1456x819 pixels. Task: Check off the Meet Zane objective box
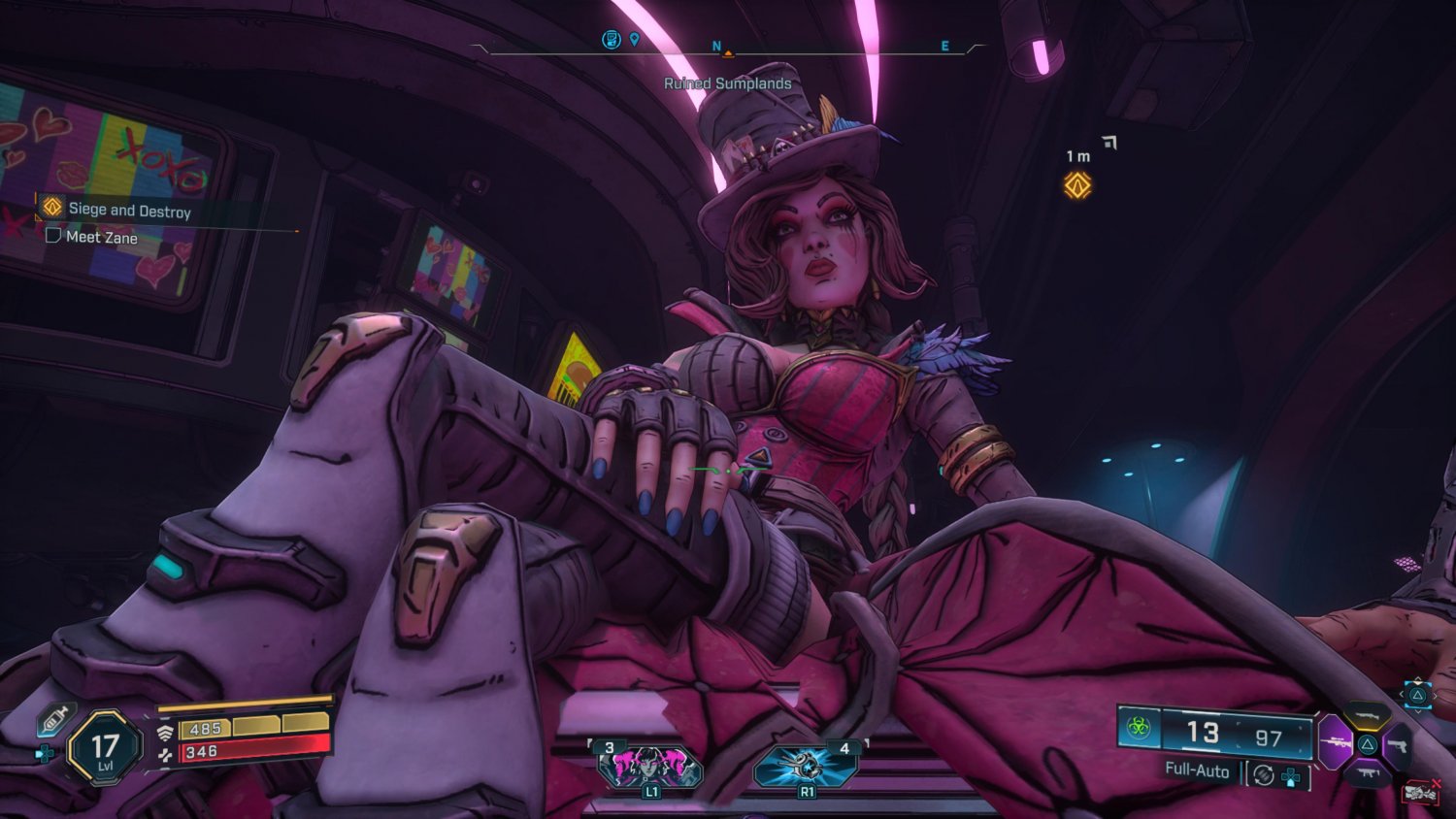[x=55, y=236]
